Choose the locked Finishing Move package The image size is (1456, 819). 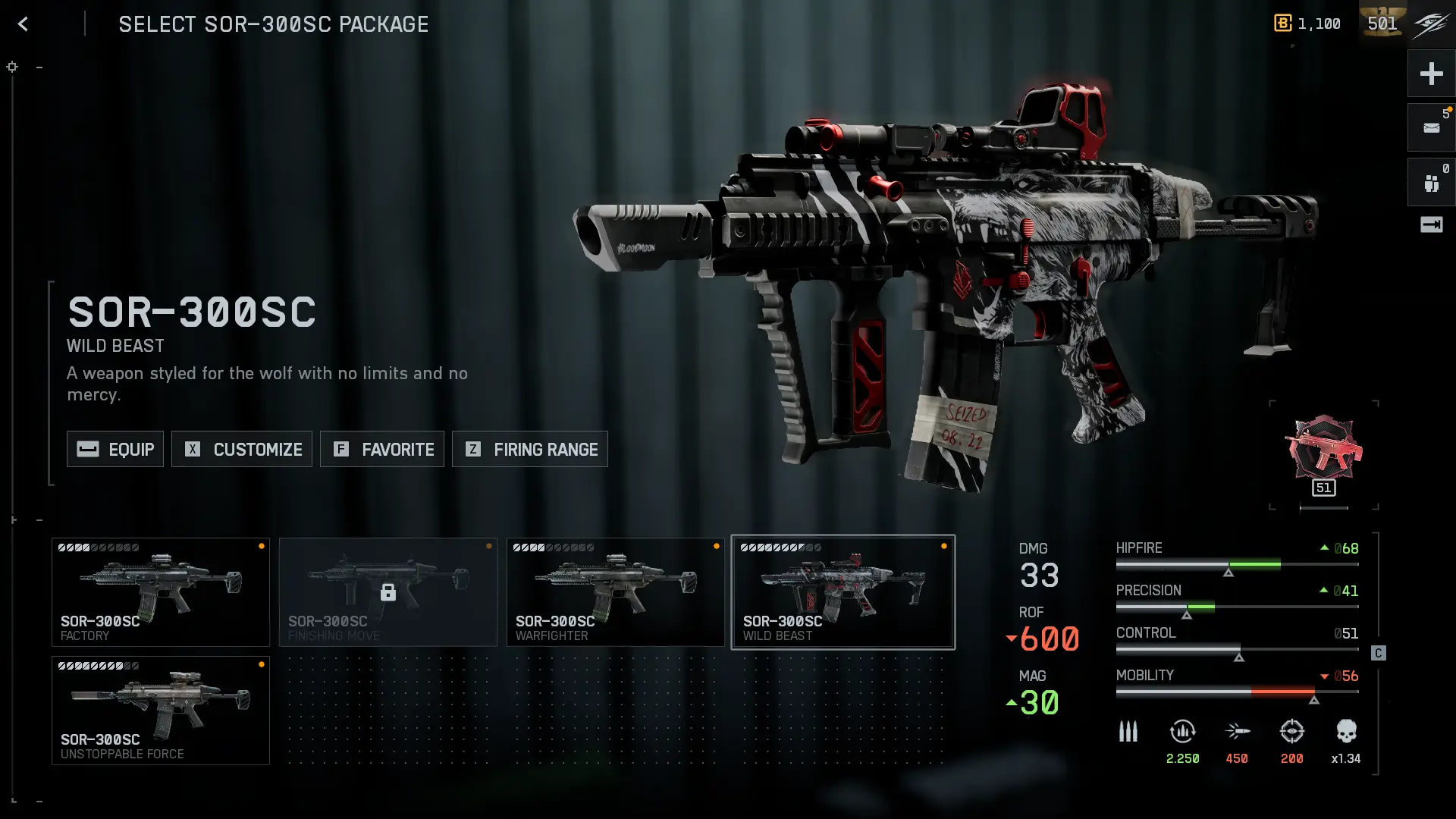(x=388, y=592)
